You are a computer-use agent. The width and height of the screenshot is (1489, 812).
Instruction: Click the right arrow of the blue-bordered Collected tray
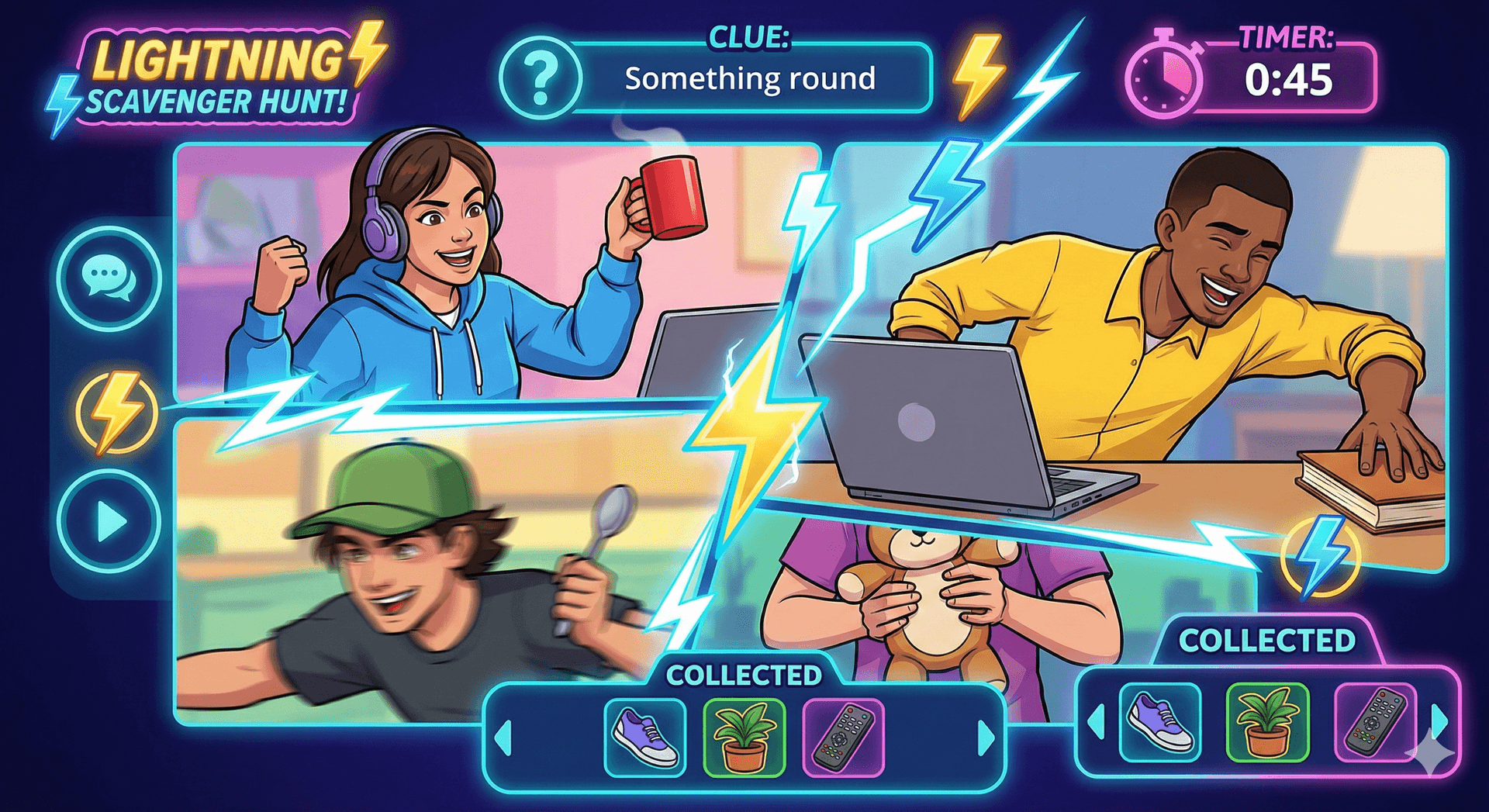pos(986,737)
